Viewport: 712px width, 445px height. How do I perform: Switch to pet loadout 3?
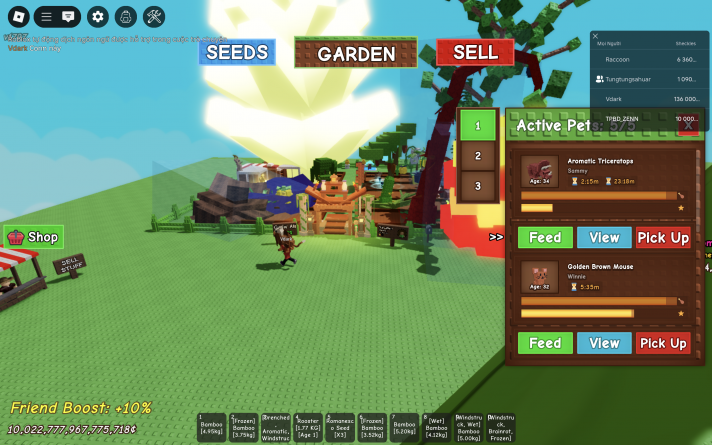pyautogui.click(x=478, y=186)
